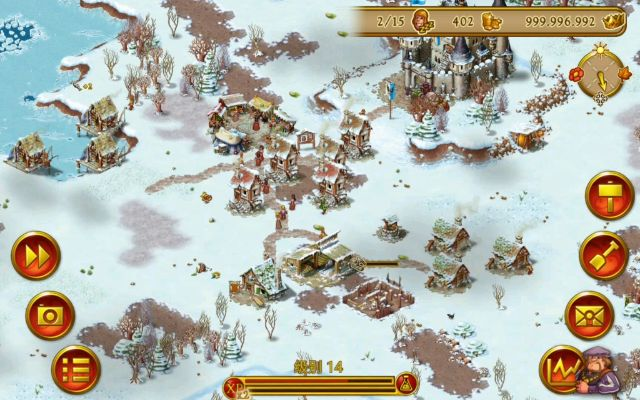Image resolution: width=640 pixels, height=400 pixels.
Task: Tap the crown currency icon
Action: 613,20
